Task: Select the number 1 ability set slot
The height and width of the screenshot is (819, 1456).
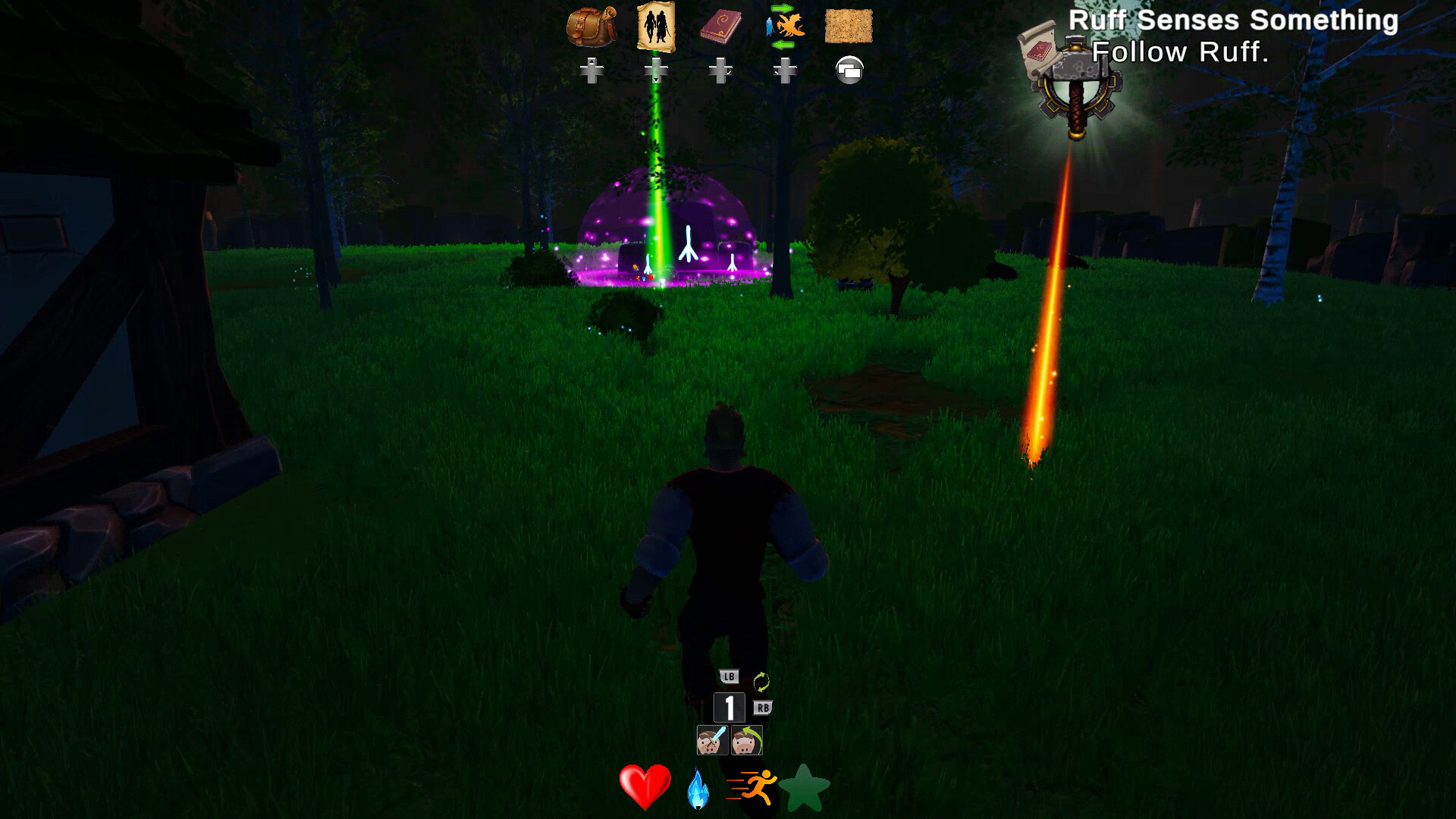Action: pyautogui.click(x=729, y=708)
